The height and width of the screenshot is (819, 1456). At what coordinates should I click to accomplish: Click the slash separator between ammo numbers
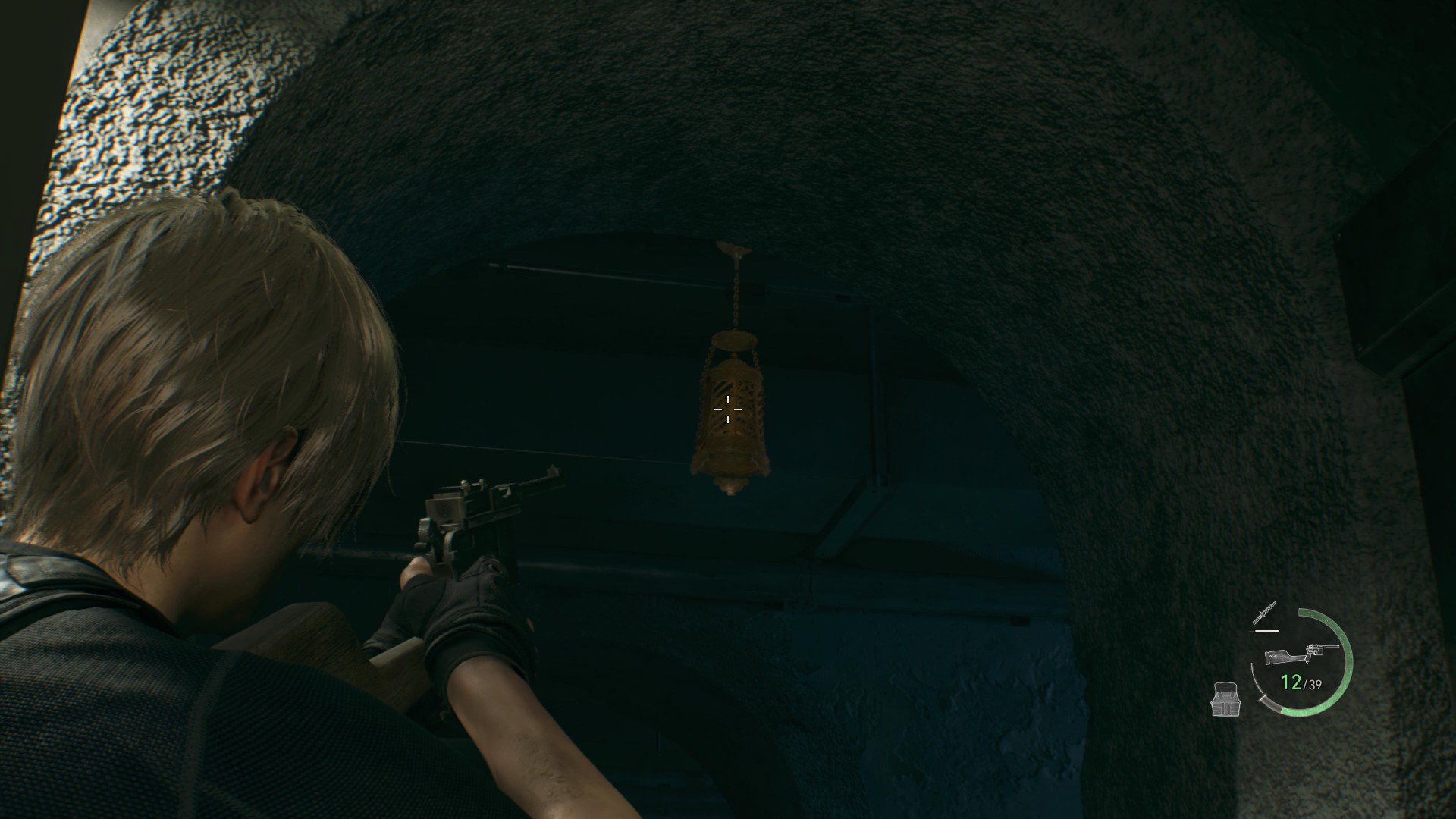click(x=1306, y=683)
